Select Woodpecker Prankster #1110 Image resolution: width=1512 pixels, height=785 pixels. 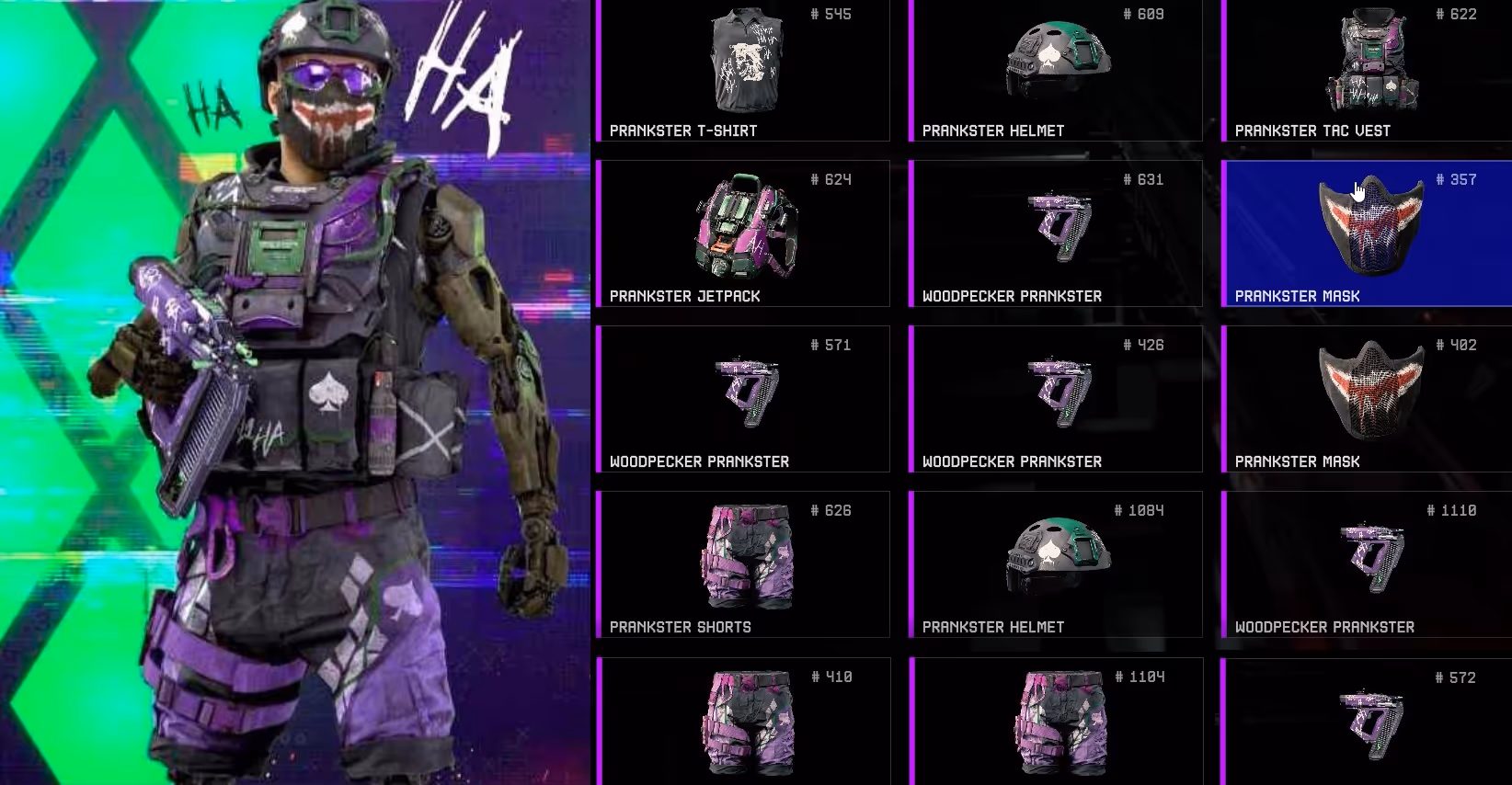tap(1369, 564)
